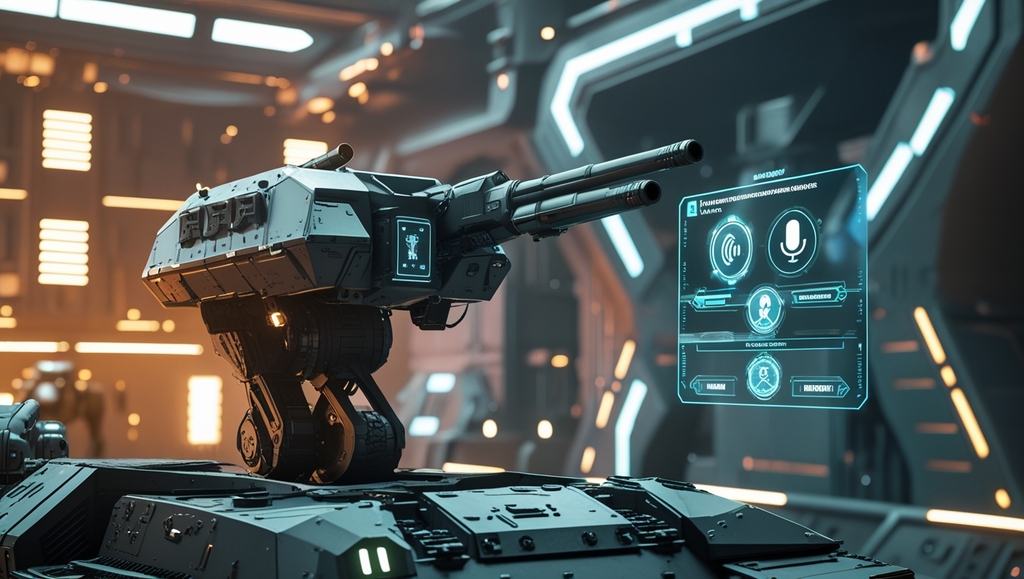
Task: Choose the circular figure icon in the panel's middle
Action: [x=765, y=308]
